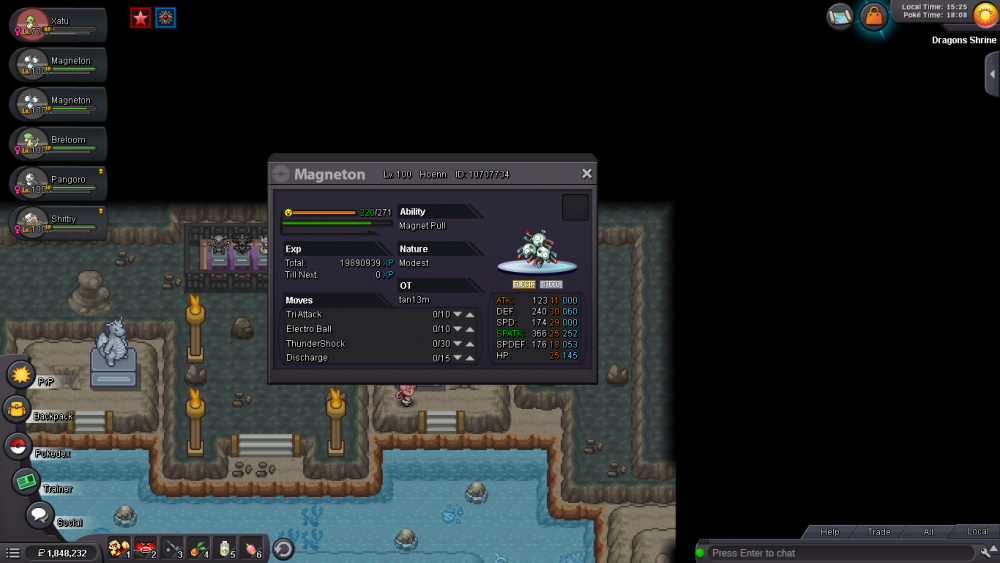Click the circular arrow button beside the hotbar
Viewport: 1000px width, 563px height.
[283, 548]
